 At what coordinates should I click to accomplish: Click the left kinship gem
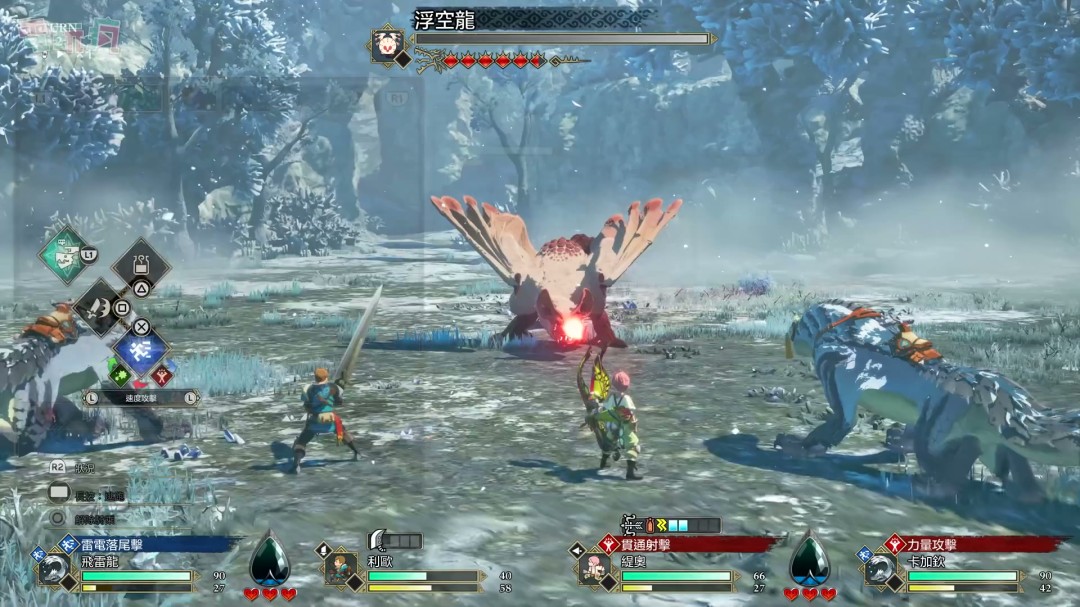click(269, 562)
